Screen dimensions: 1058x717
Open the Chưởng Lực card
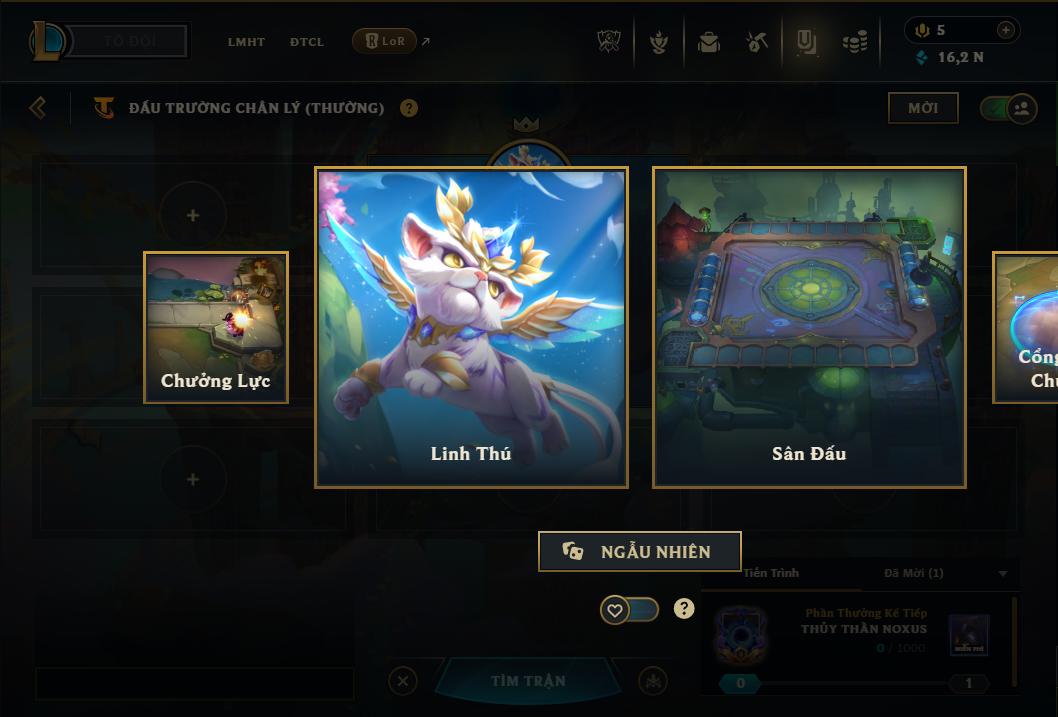216,327
